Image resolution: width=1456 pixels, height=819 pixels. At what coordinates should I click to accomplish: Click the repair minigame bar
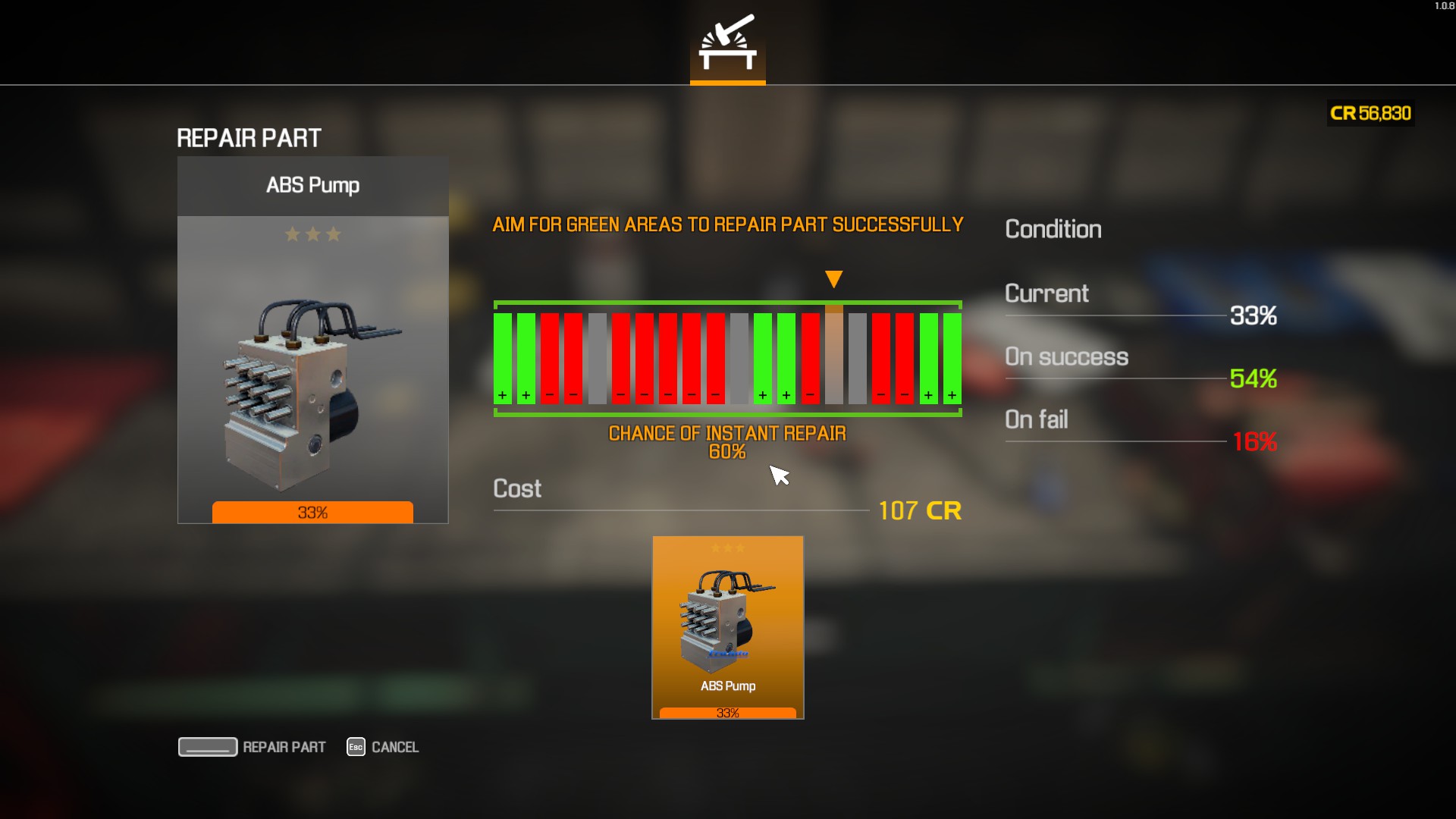click(727, 358)
